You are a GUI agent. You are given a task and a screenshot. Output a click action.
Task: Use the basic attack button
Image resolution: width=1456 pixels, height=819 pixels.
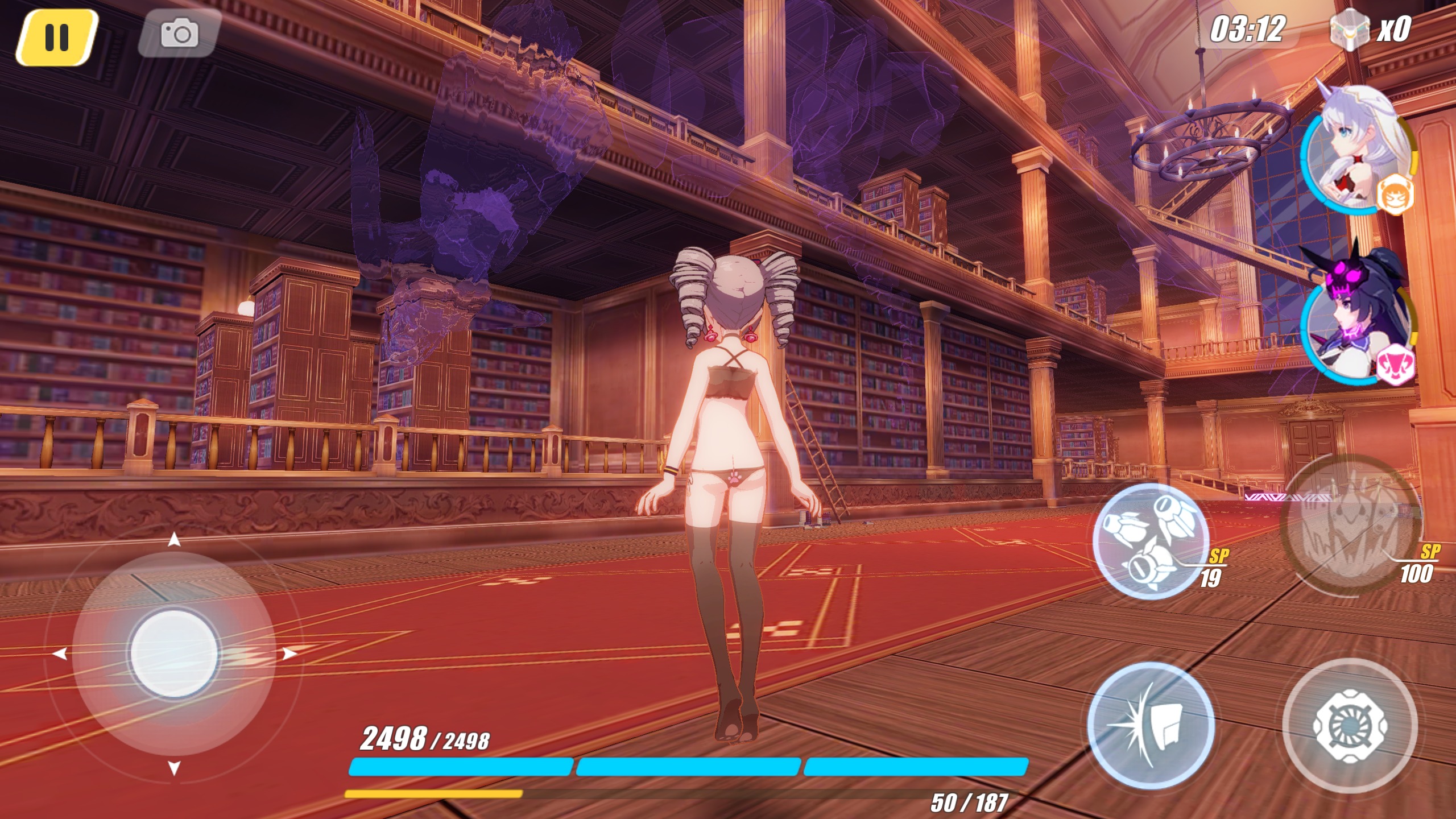click(x=1349, y=725)
